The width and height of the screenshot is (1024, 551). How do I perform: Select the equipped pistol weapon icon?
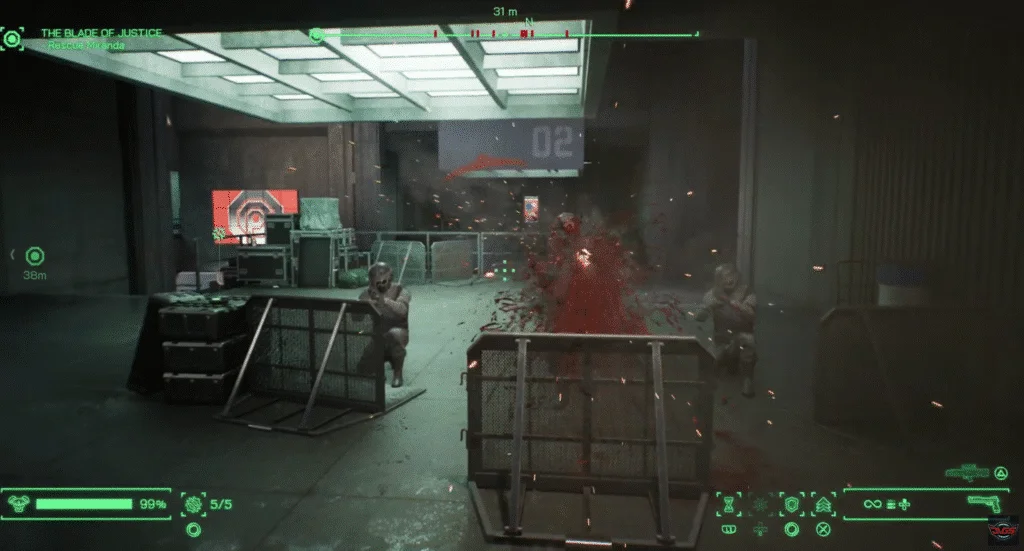click(x=989, y=504)
